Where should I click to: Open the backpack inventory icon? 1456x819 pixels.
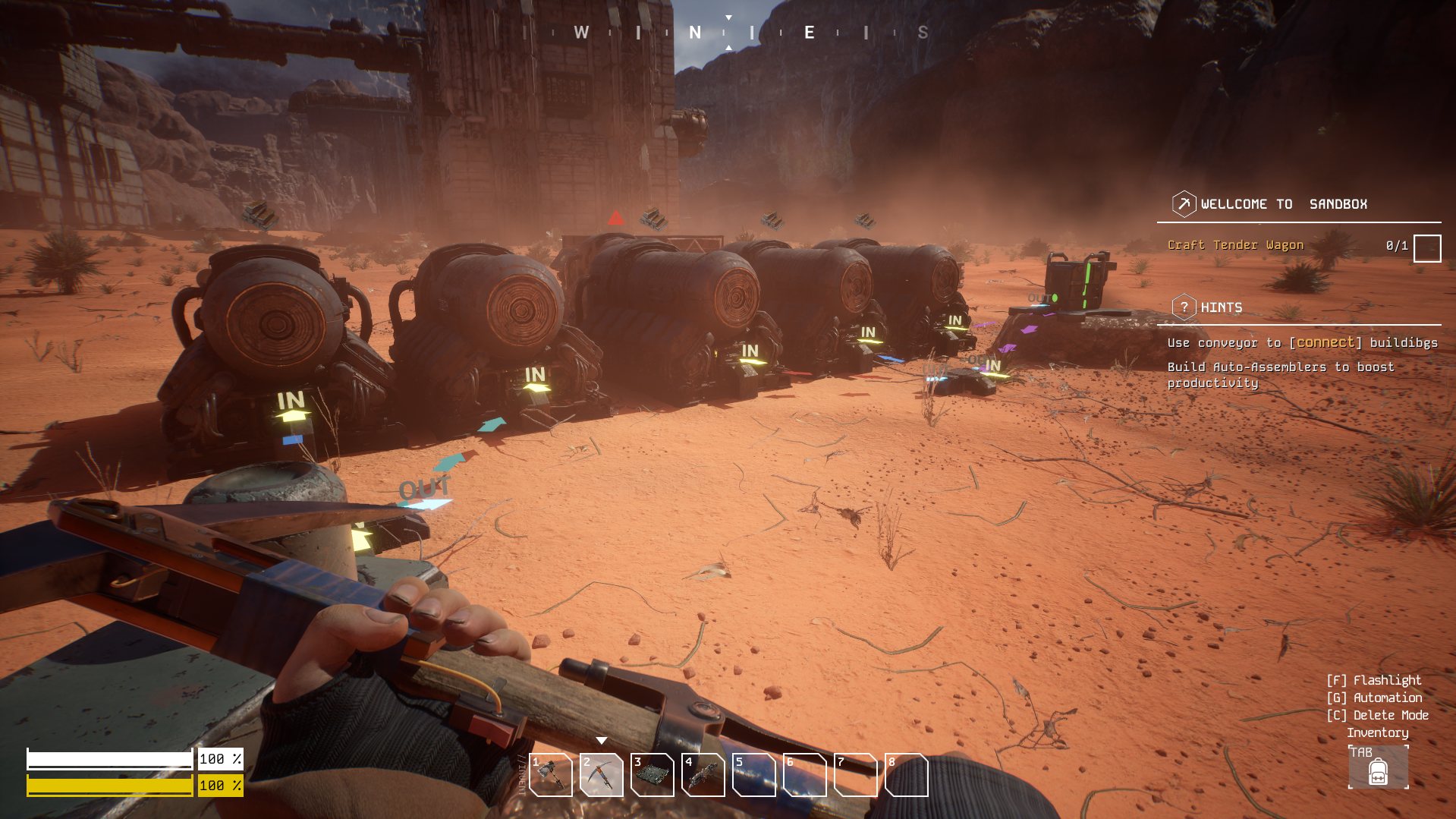point(1378,770)
